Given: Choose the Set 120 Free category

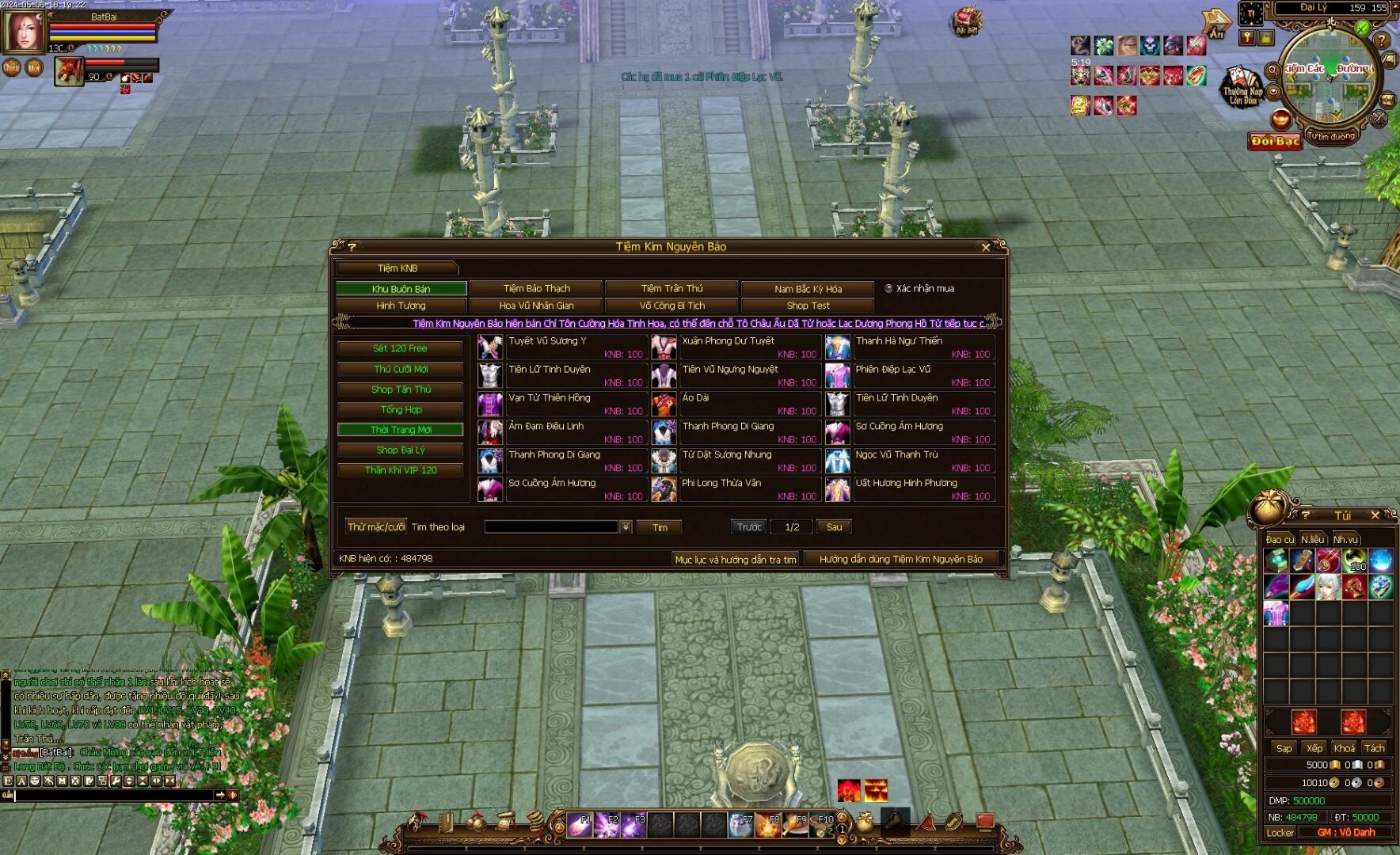Looking at the screenshot, I should point(400,348).
